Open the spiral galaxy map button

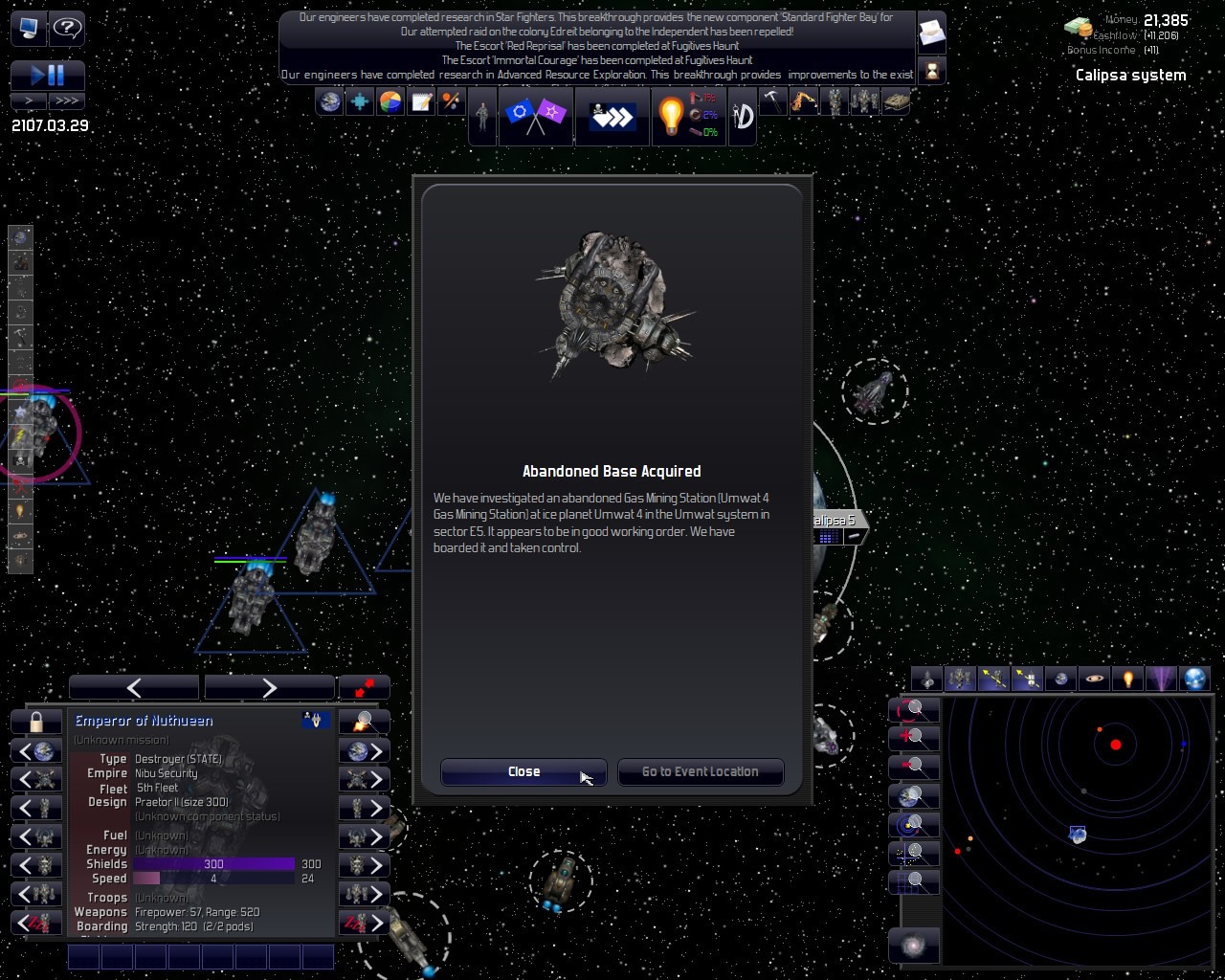pos(913,946)
